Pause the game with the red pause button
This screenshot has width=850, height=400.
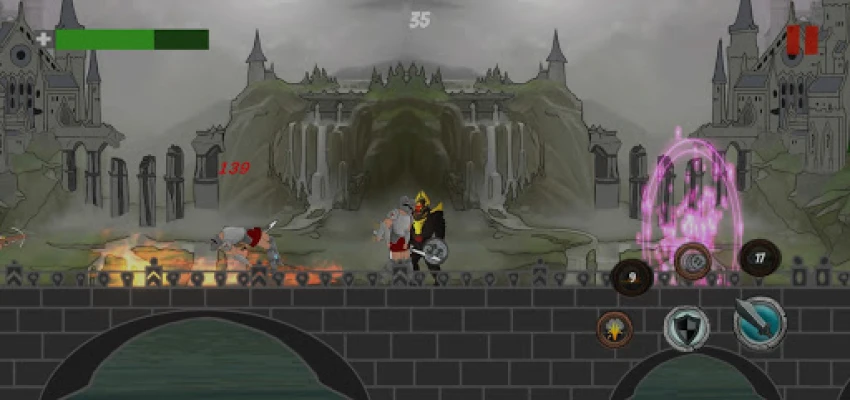click(x=802, y=40)
